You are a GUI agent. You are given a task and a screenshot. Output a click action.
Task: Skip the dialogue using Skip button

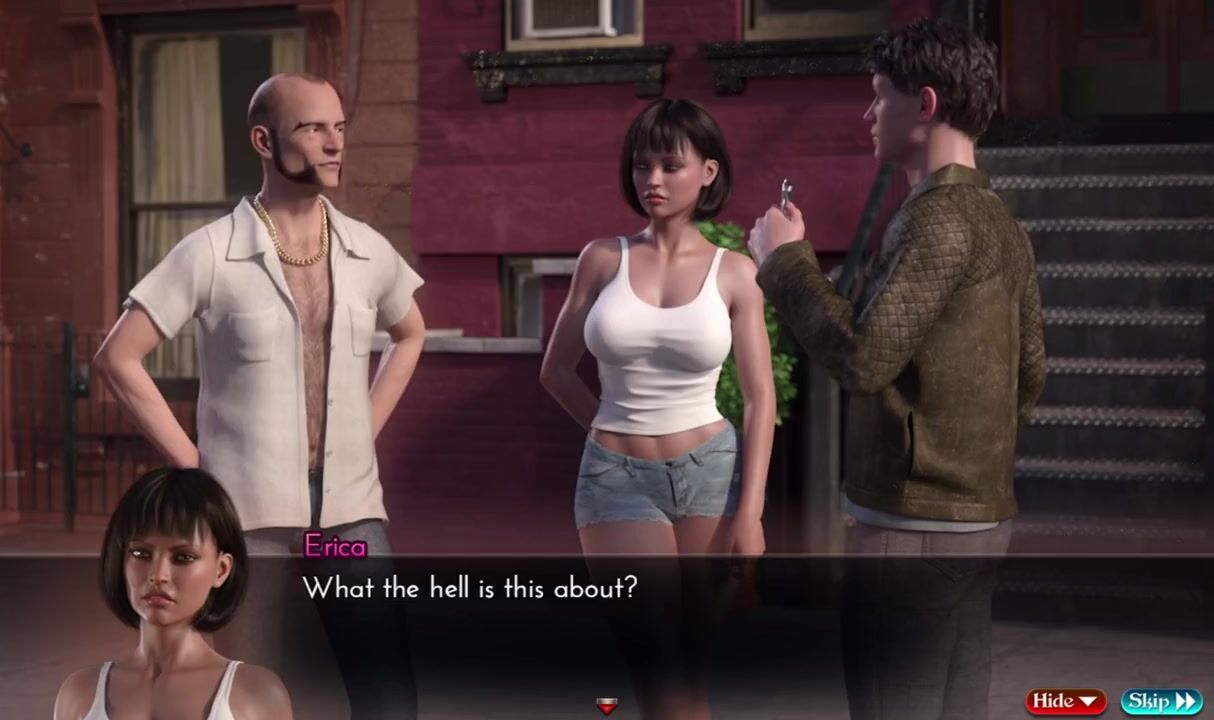(x=1161, y=701)
